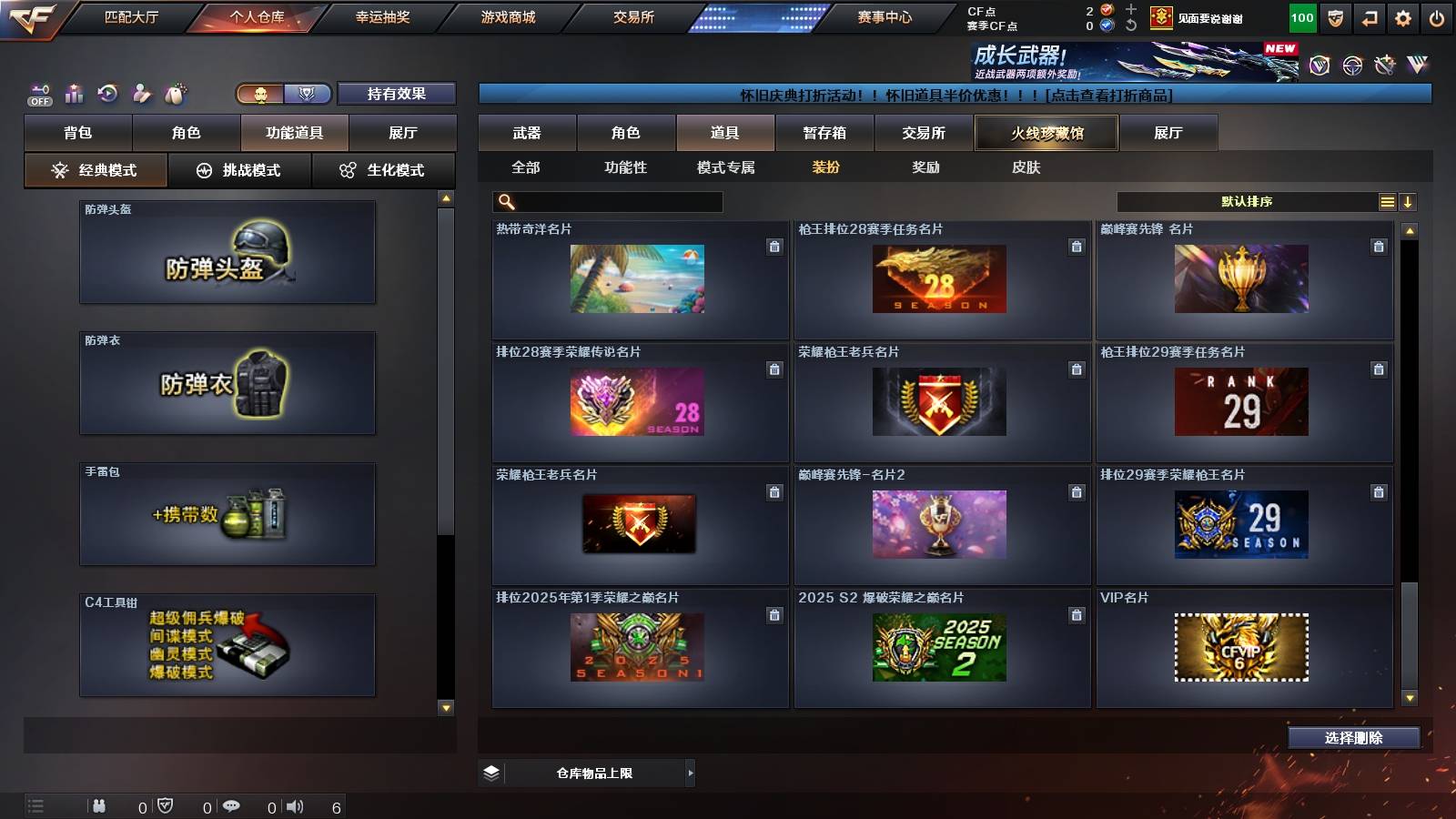Viewport: 1456px width, 819px height.
Task: Click the descending sort arrow
Action: coord(1409,201)
